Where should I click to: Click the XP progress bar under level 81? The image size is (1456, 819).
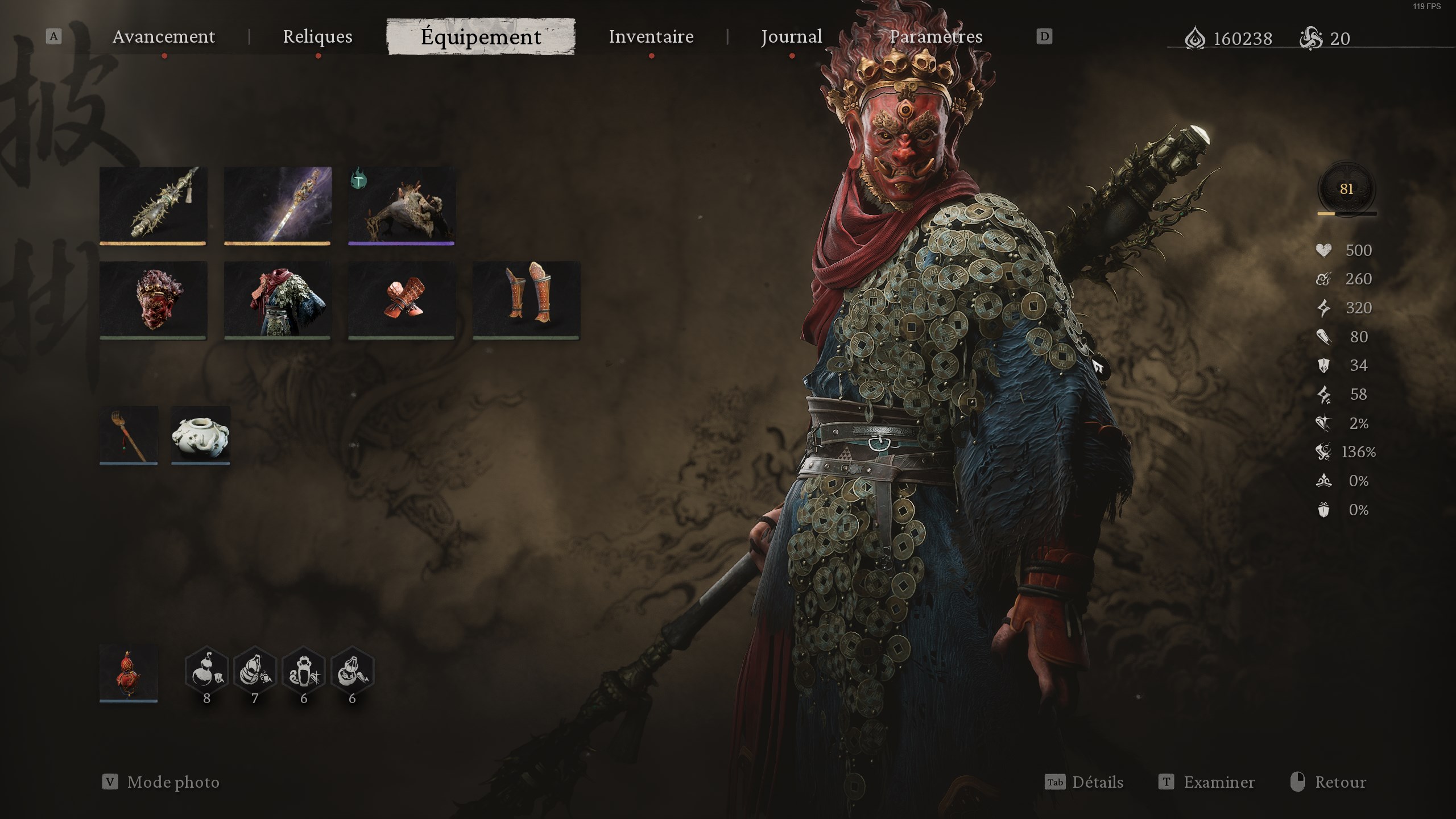tap(1347, 213)
